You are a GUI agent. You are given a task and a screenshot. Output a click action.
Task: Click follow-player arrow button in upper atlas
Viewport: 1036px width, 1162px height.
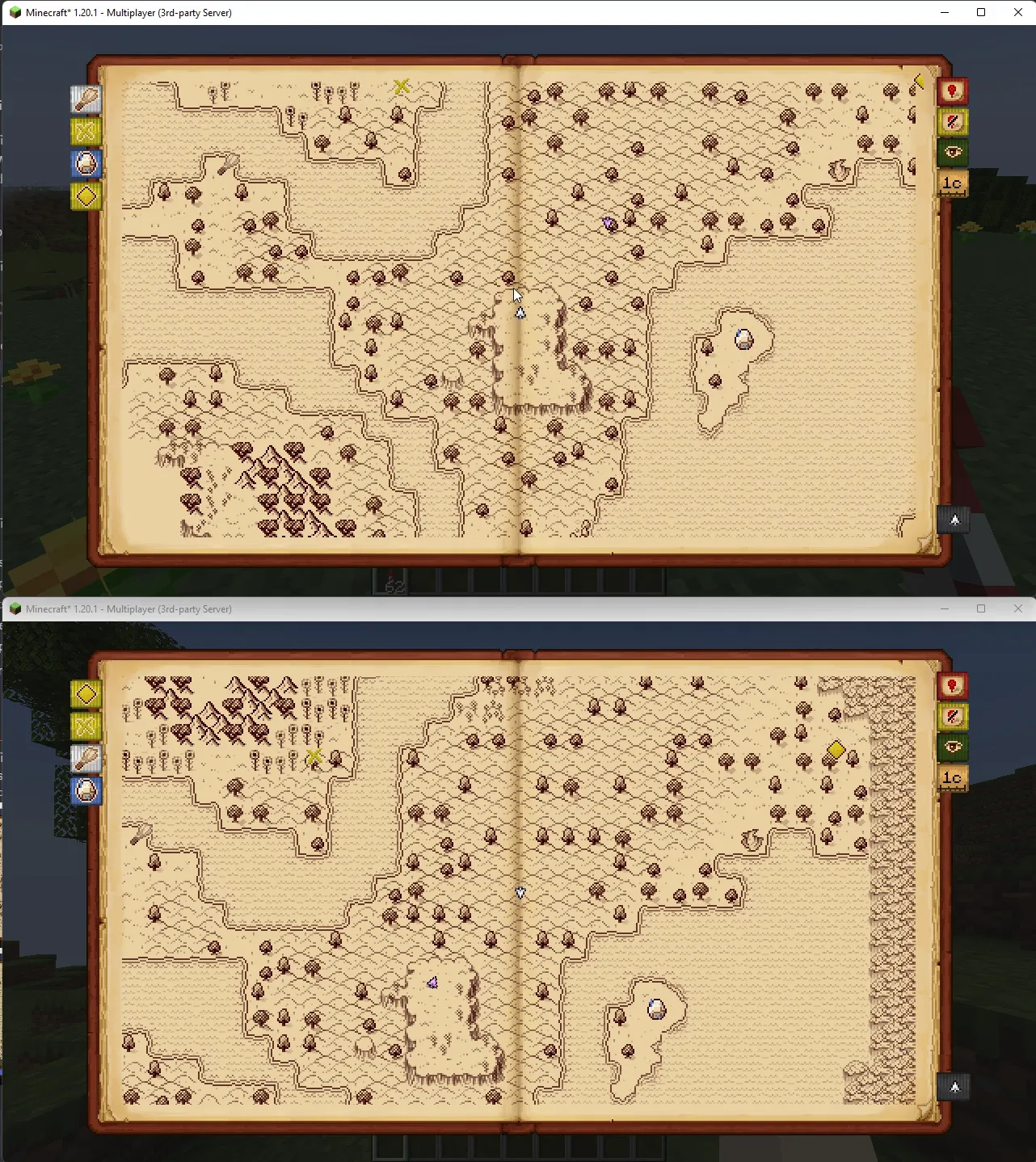(x=954, y=520)
